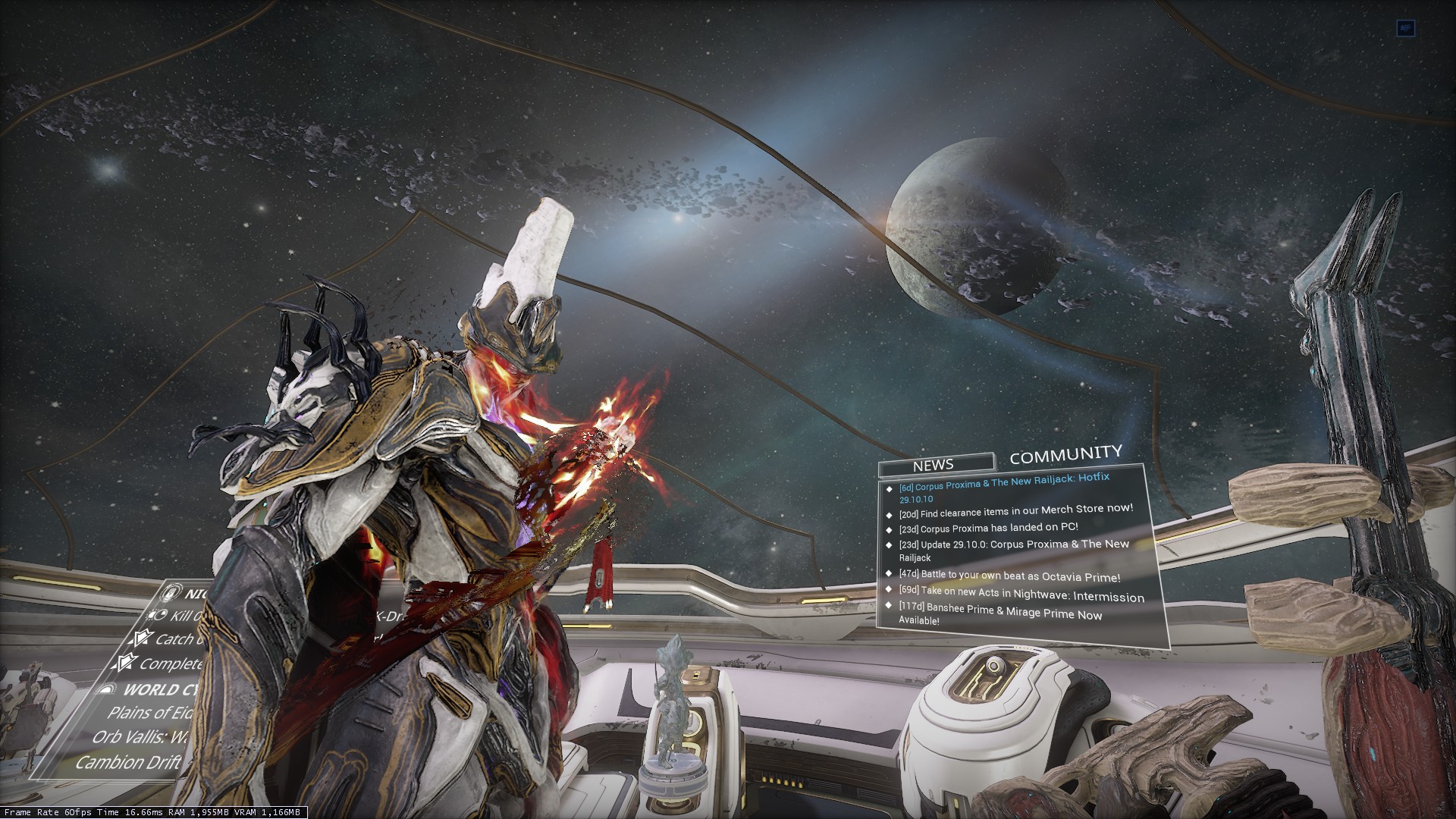Open the Octavia Prime news item
The width and height of the screenshot is (1456, 819).
1009,576
